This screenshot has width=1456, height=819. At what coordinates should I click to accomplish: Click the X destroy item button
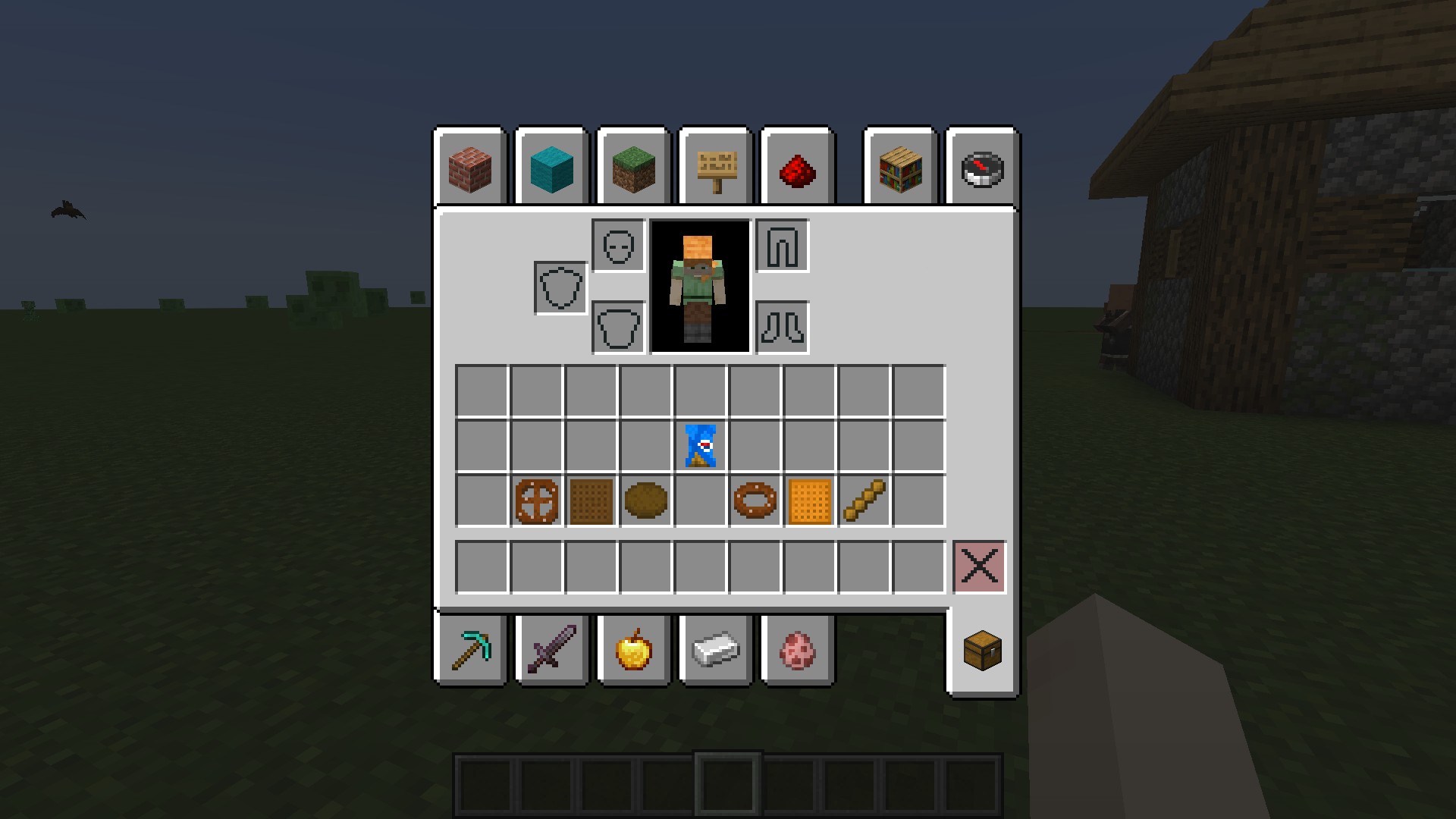click(x=979, y=565)
